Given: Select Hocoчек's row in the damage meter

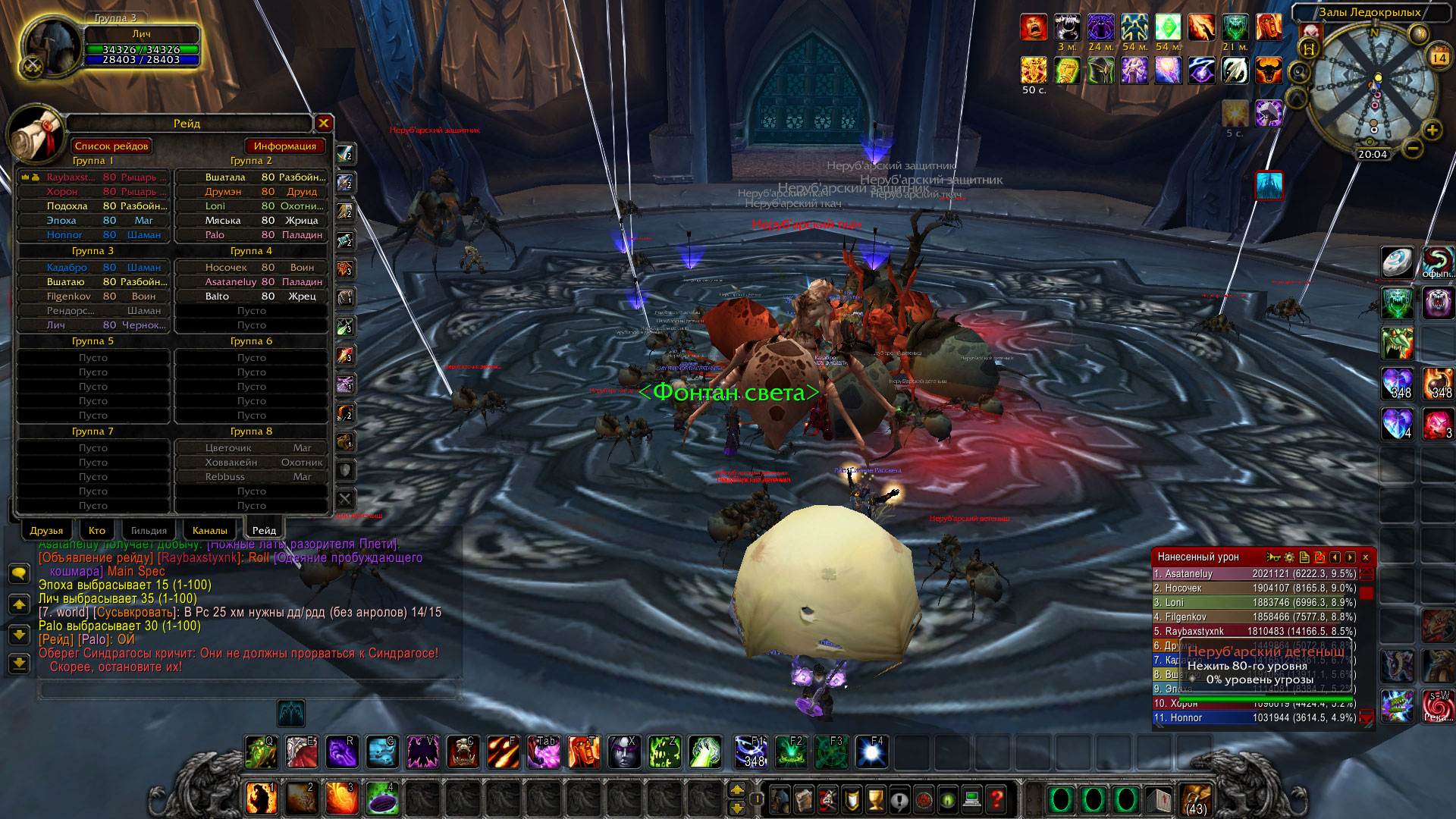Looking at the screenshot, I should (x=1254, y=588).
